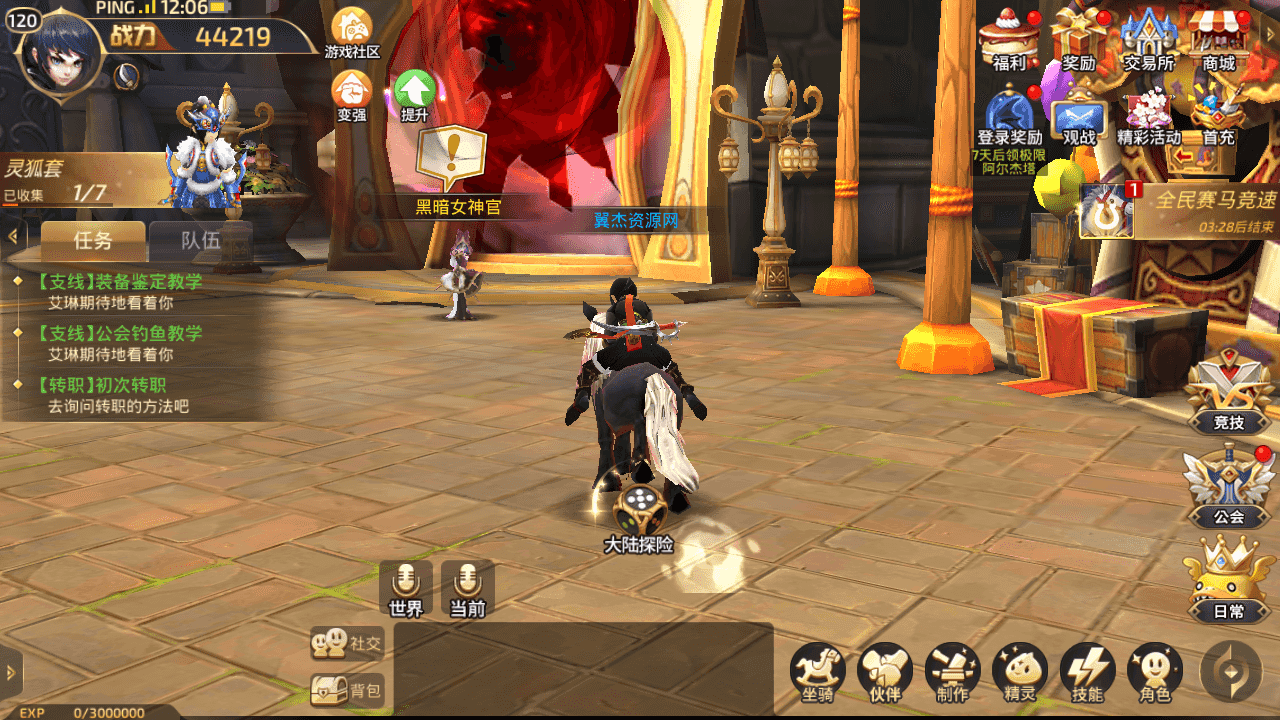Image resolution: width=1280 pixels, height=720 pixels.
Task: Open the 提升 green arrow upgrade
Action: click(414, 93)
